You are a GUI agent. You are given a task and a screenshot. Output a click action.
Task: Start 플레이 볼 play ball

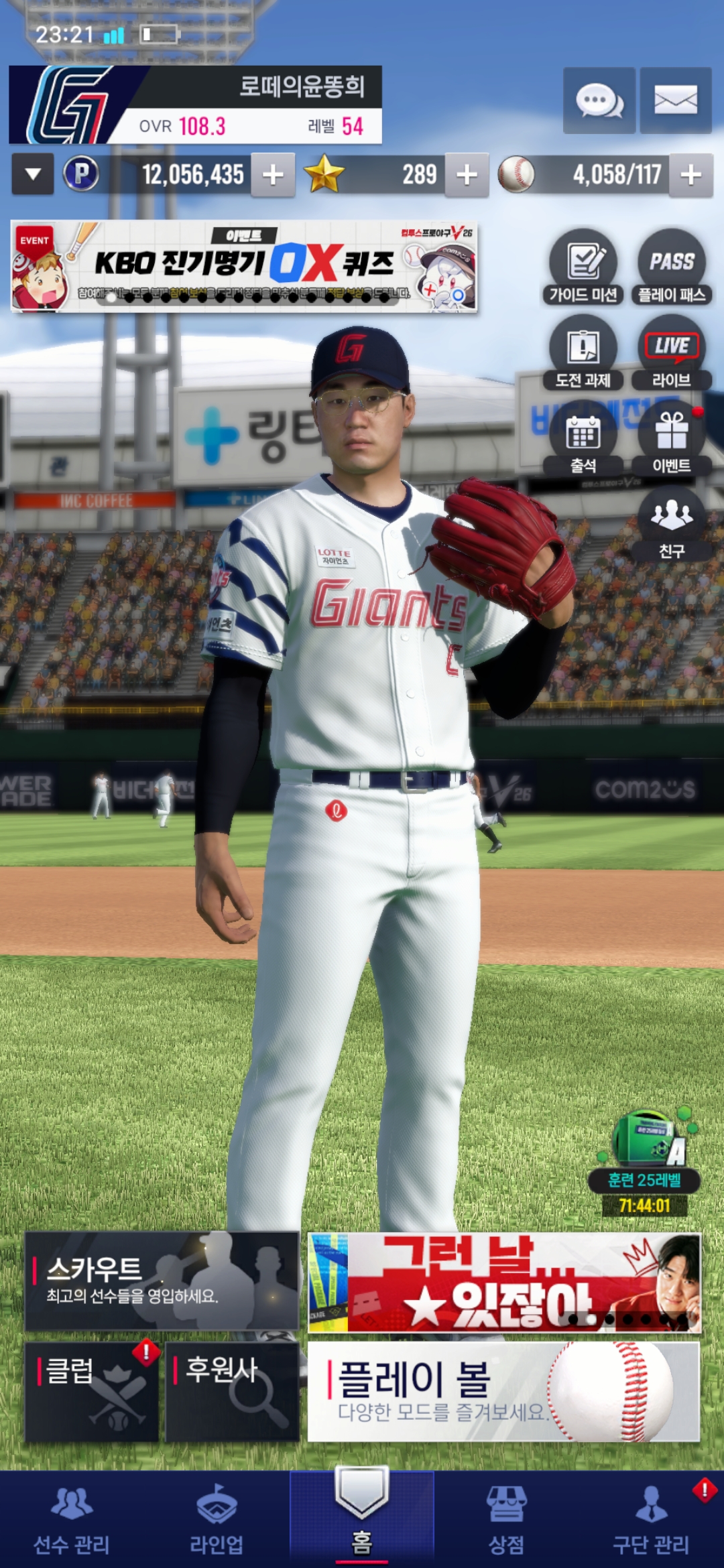(503, 1391)
